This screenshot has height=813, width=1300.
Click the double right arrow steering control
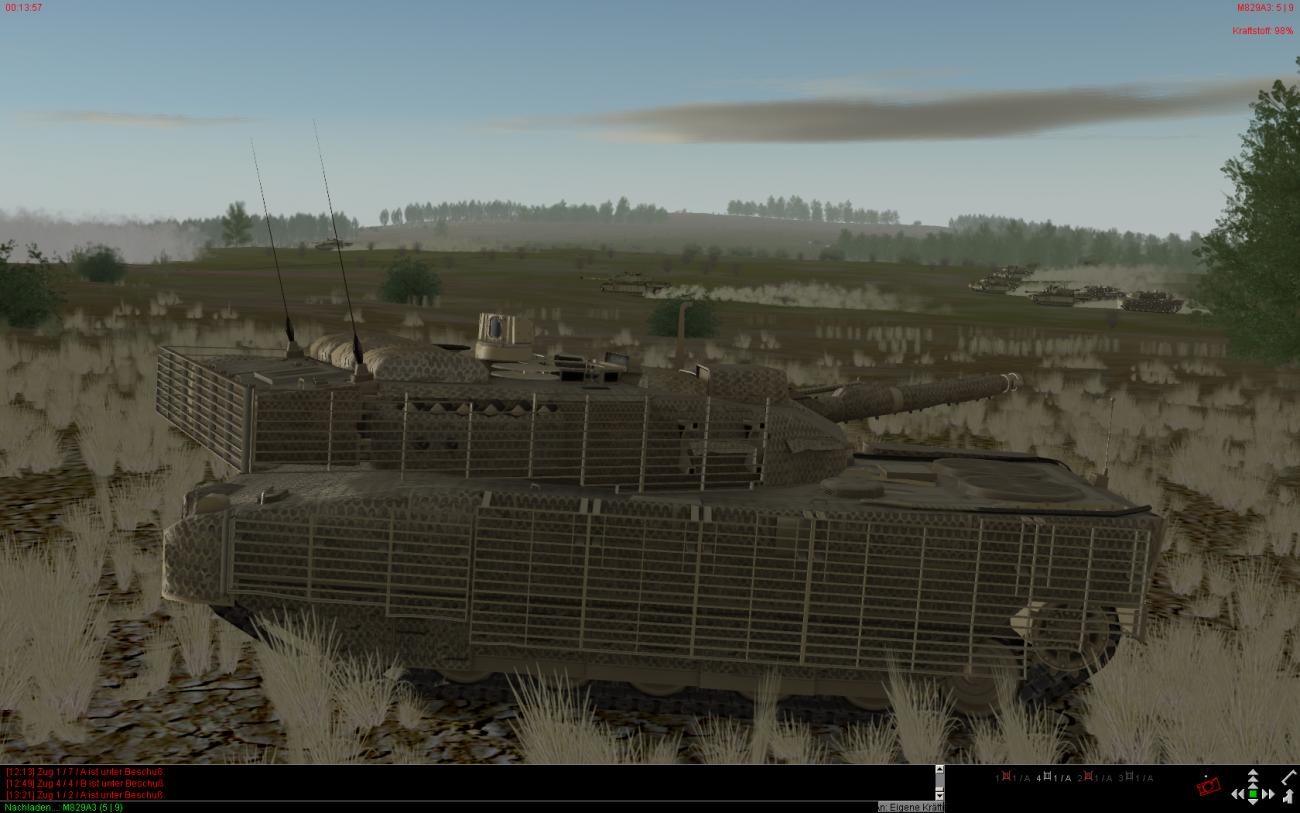pos(1268,794)
